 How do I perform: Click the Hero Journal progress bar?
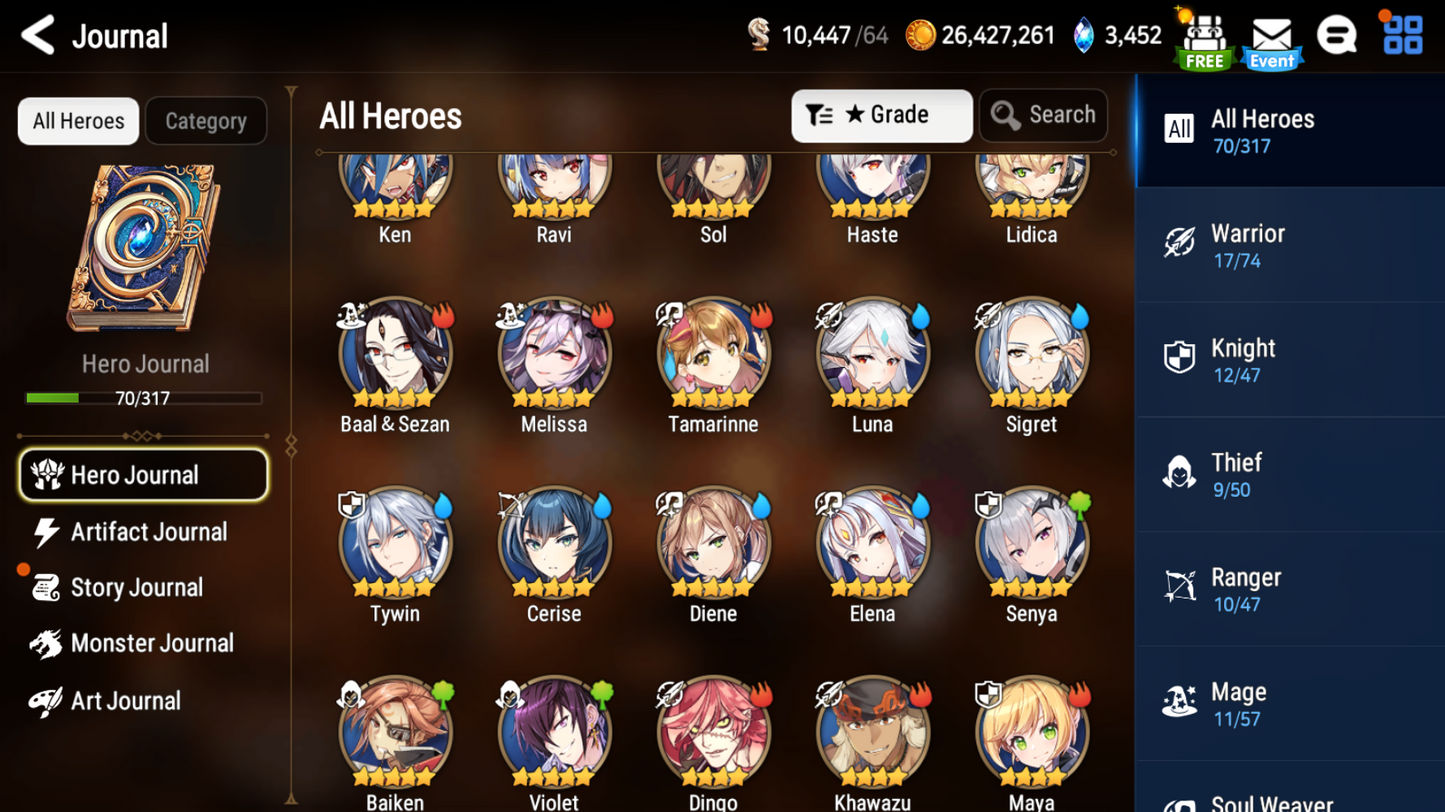click(x=145, y=398)
